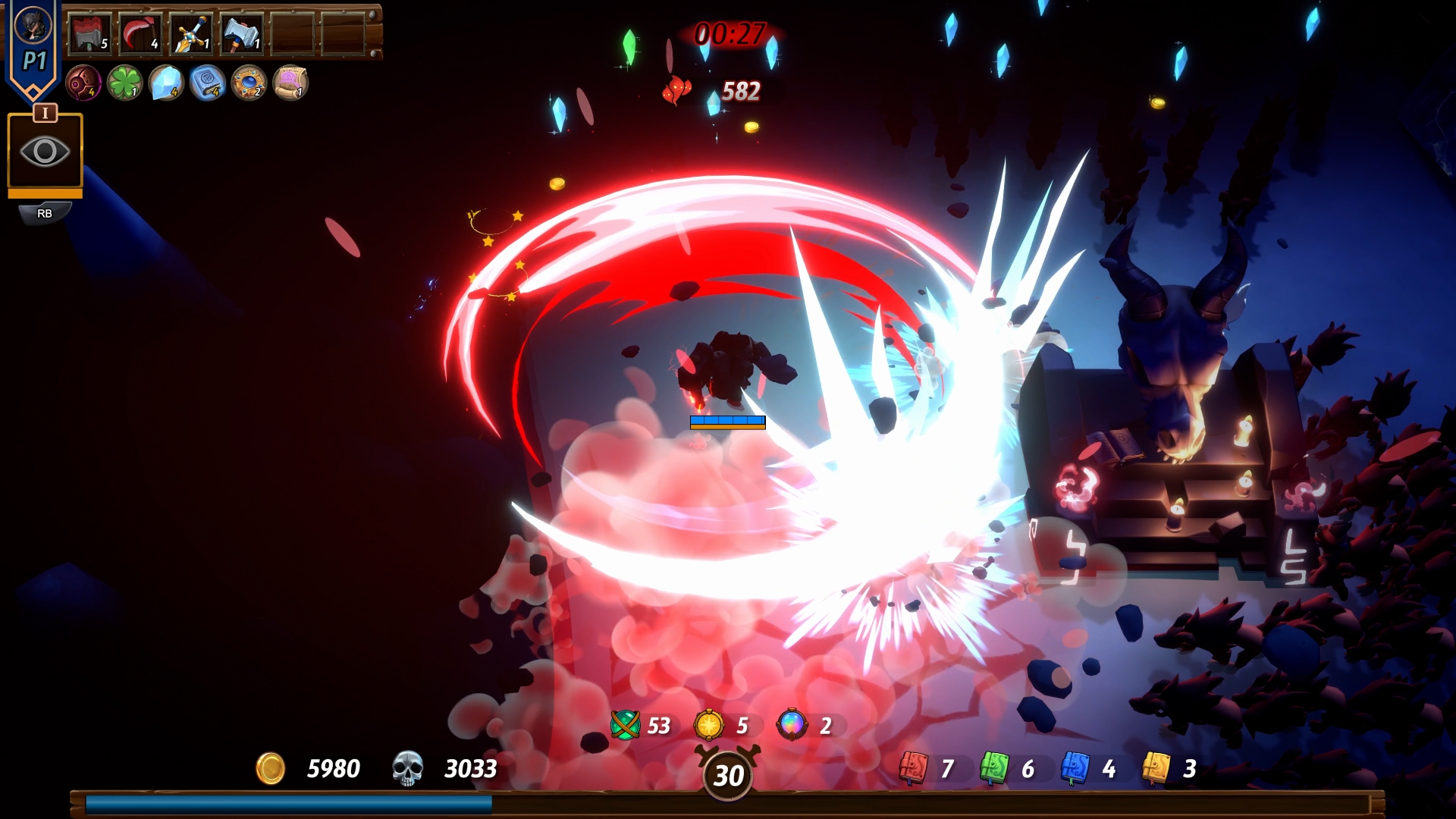Select the ice crystal passive item
This screenshot has width=1456, height=819.
click(166, 83)
